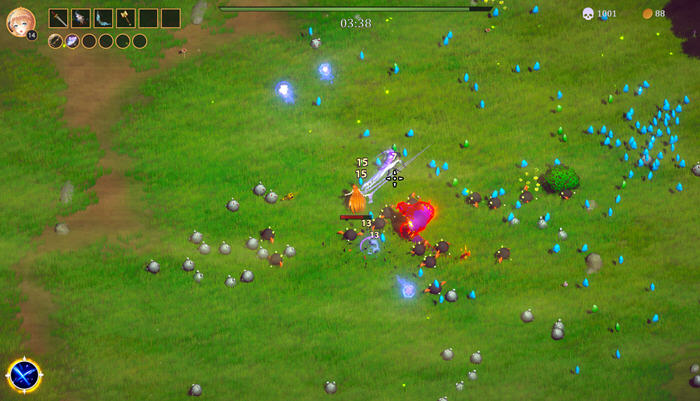Activate the crossed blue blades ability
700x401 pixels.
(23, 376)
